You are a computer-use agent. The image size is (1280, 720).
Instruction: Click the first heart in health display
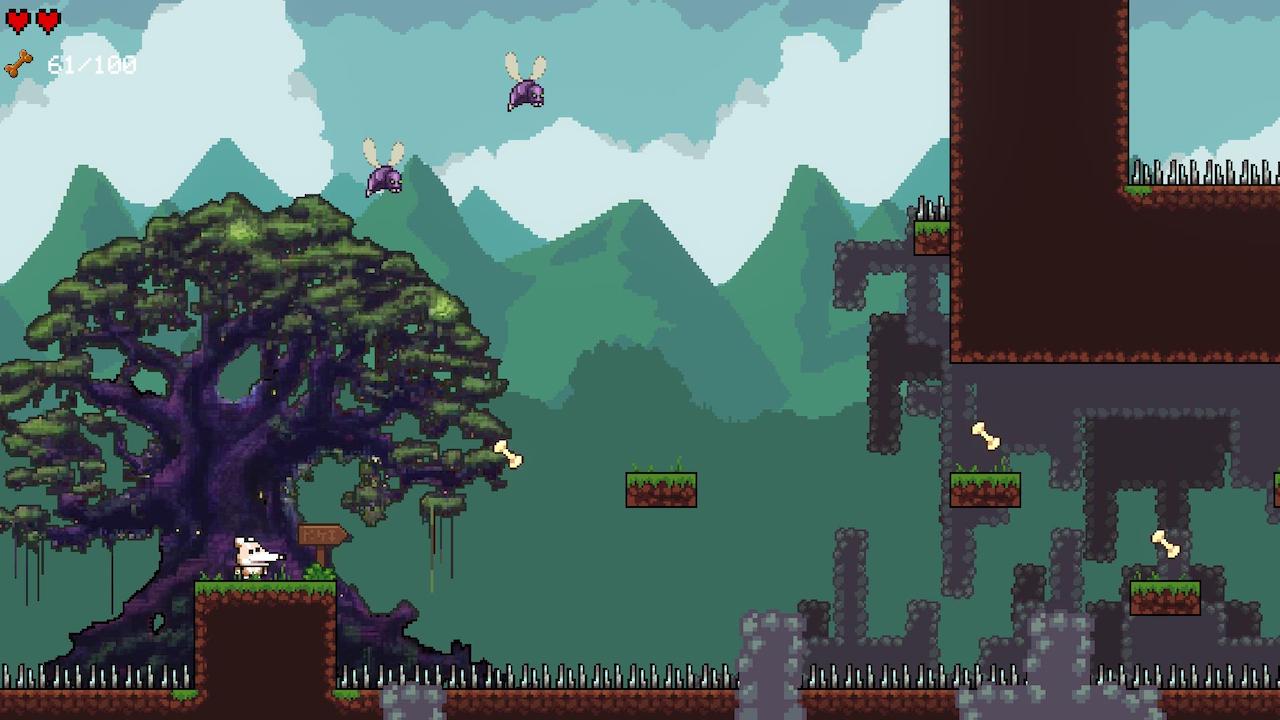pyautogui.click(x=20, y=18)
